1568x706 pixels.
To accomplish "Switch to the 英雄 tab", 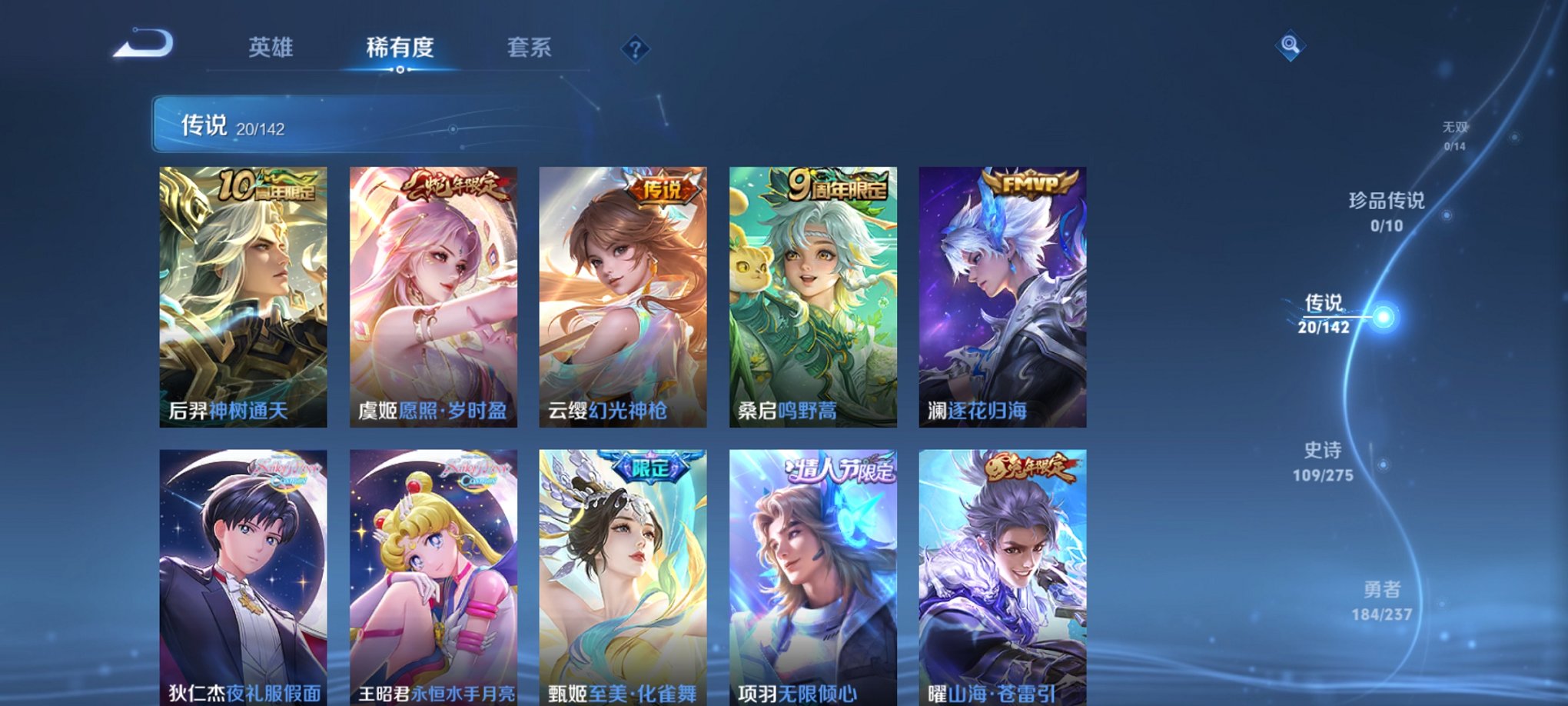I will (271, 48).
